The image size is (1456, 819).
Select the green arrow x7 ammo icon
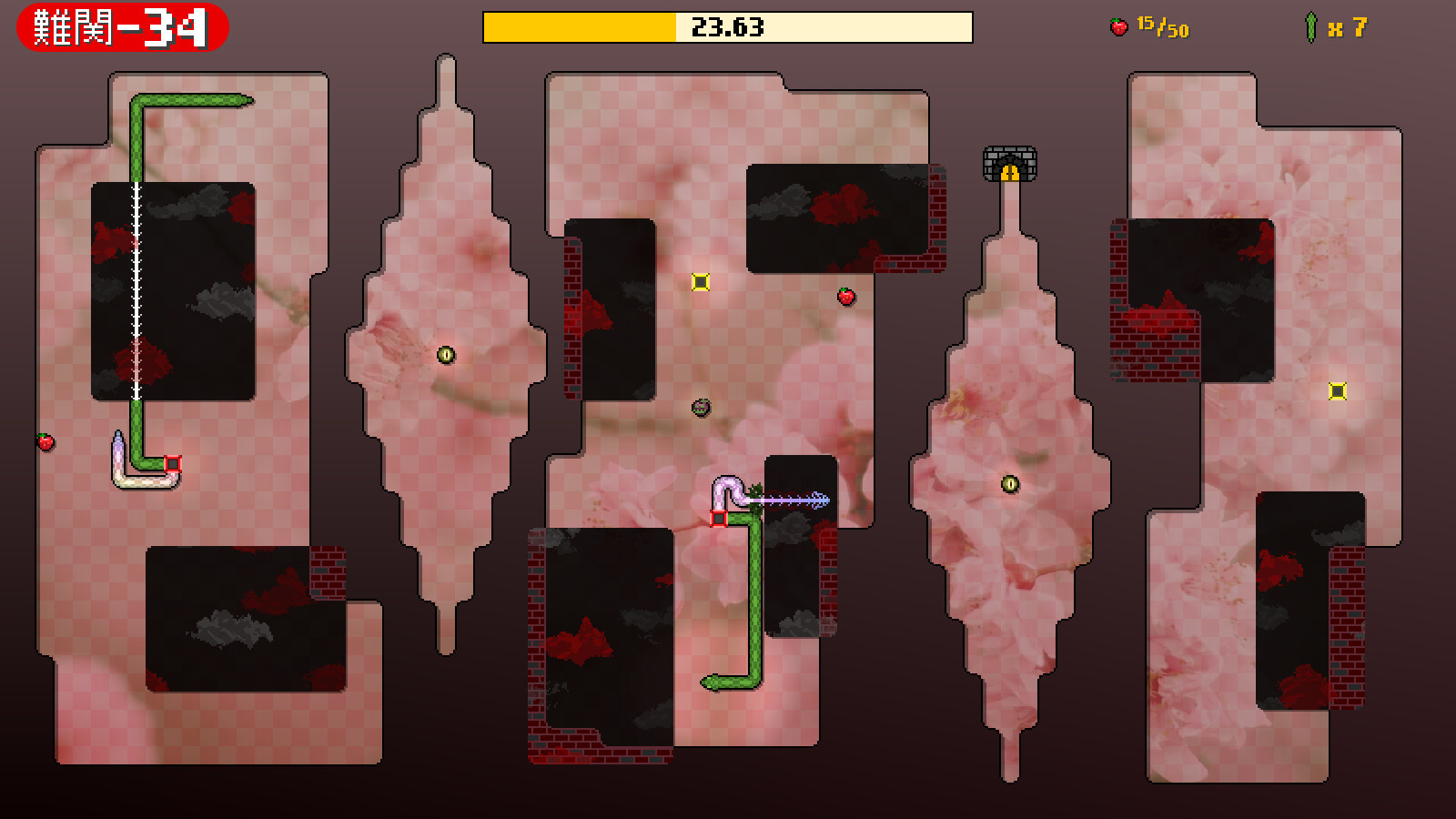1311,25
